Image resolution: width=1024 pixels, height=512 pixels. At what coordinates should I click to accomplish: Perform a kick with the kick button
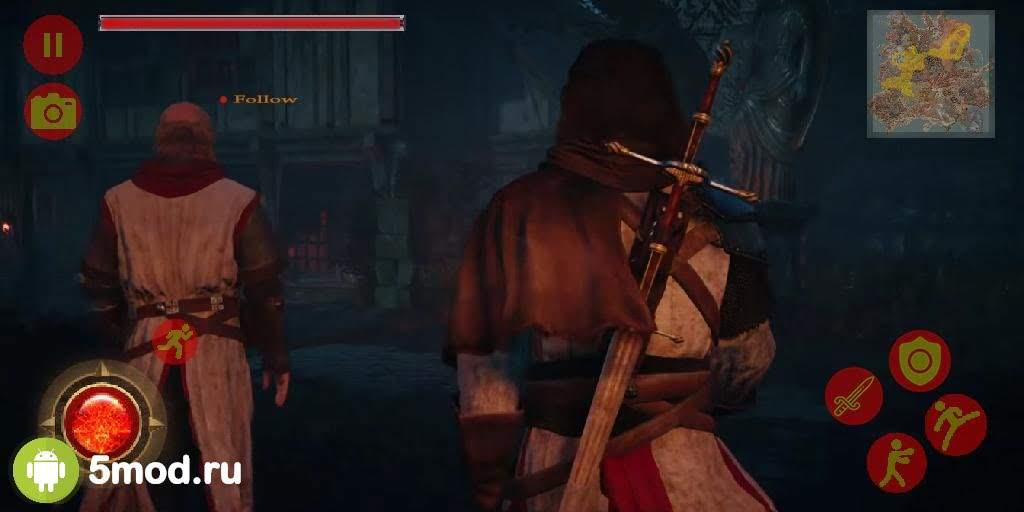point(955,425)
